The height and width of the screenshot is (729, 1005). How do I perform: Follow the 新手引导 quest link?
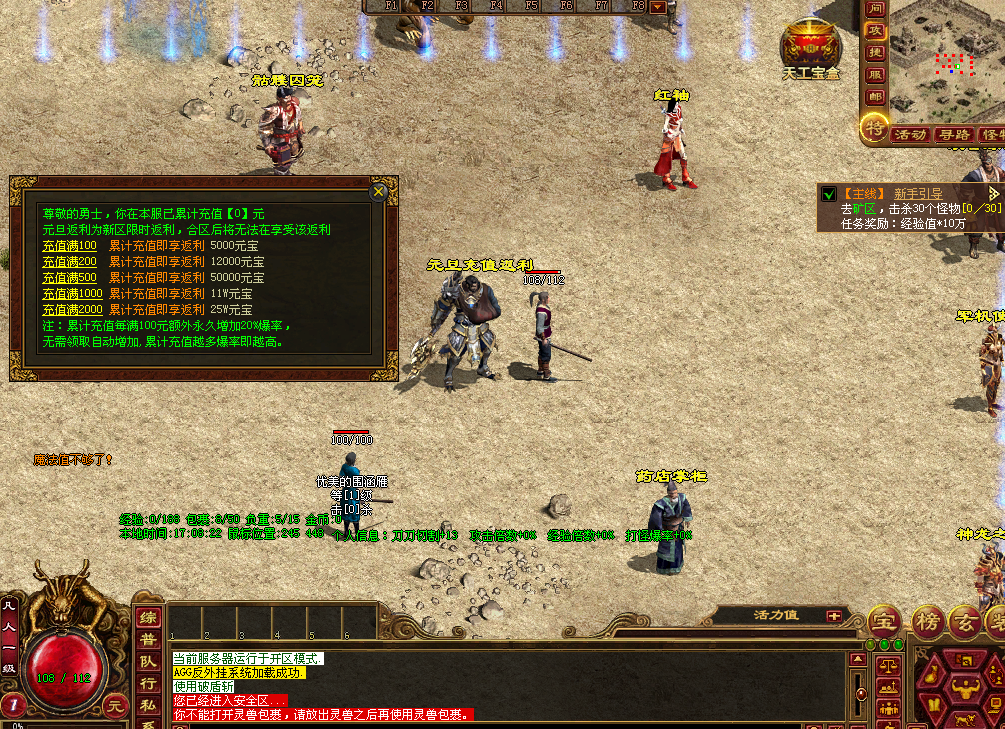[x=918, y=193]
